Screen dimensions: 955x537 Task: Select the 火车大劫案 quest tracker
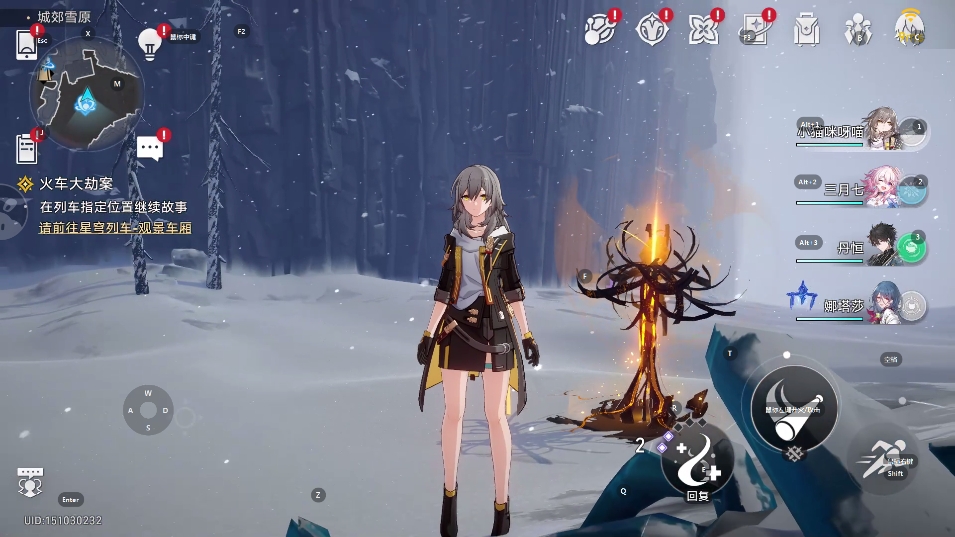point(76,184)
